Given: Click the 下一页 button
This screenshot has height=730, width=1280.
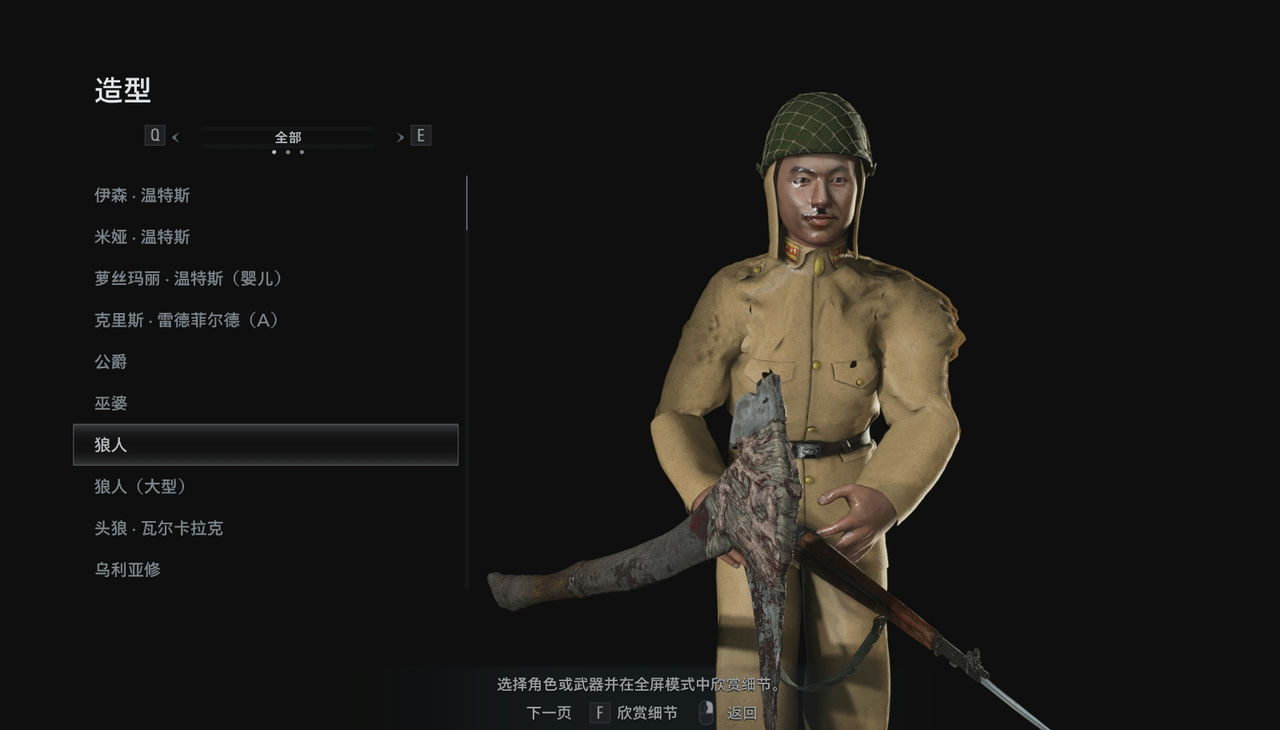Looking at the screenshot, I should 547,713.
